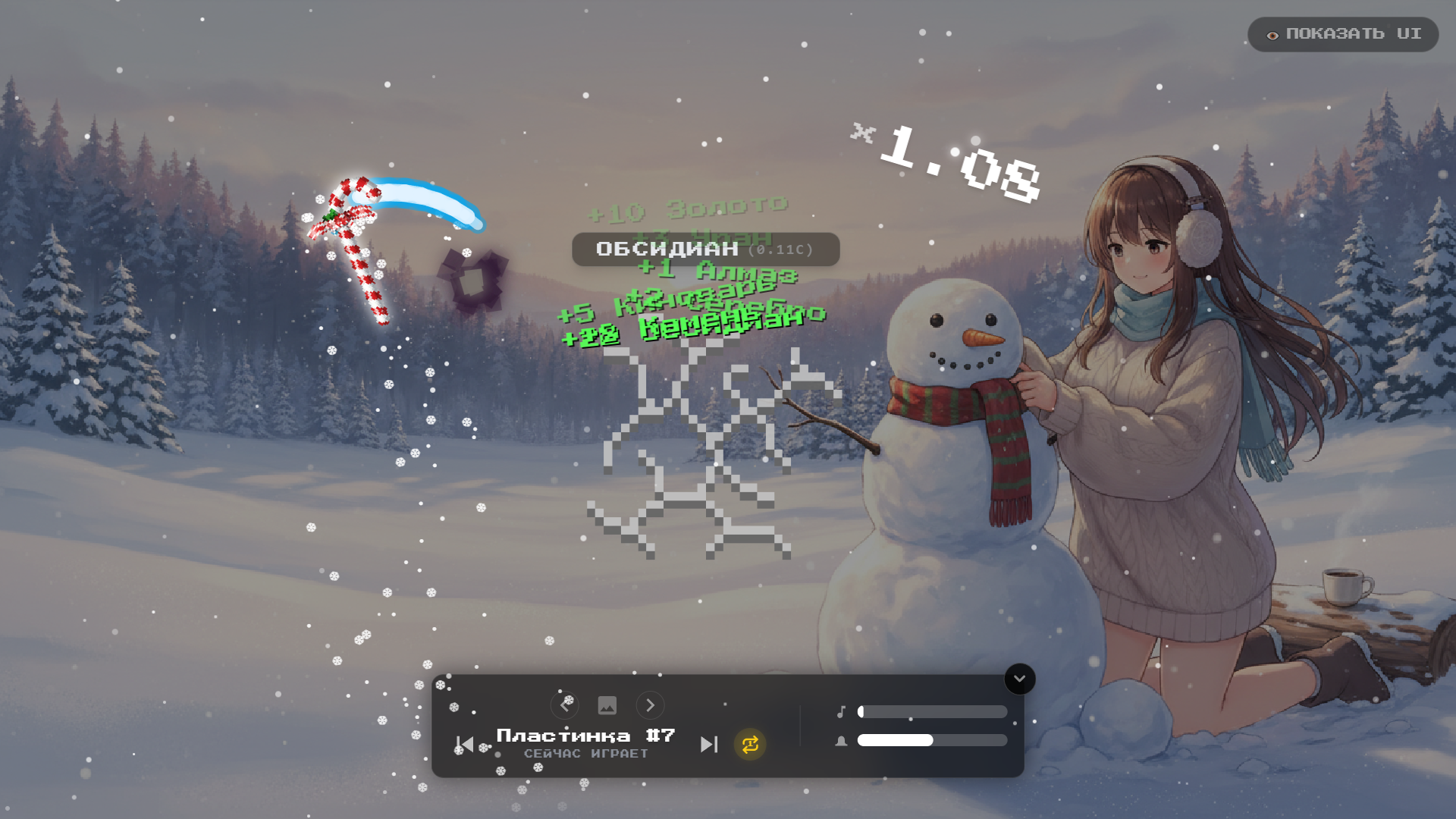Toggle the yellow repeat-one mode
This screenshot has height=819, width=1456.
tap(748, 744)
